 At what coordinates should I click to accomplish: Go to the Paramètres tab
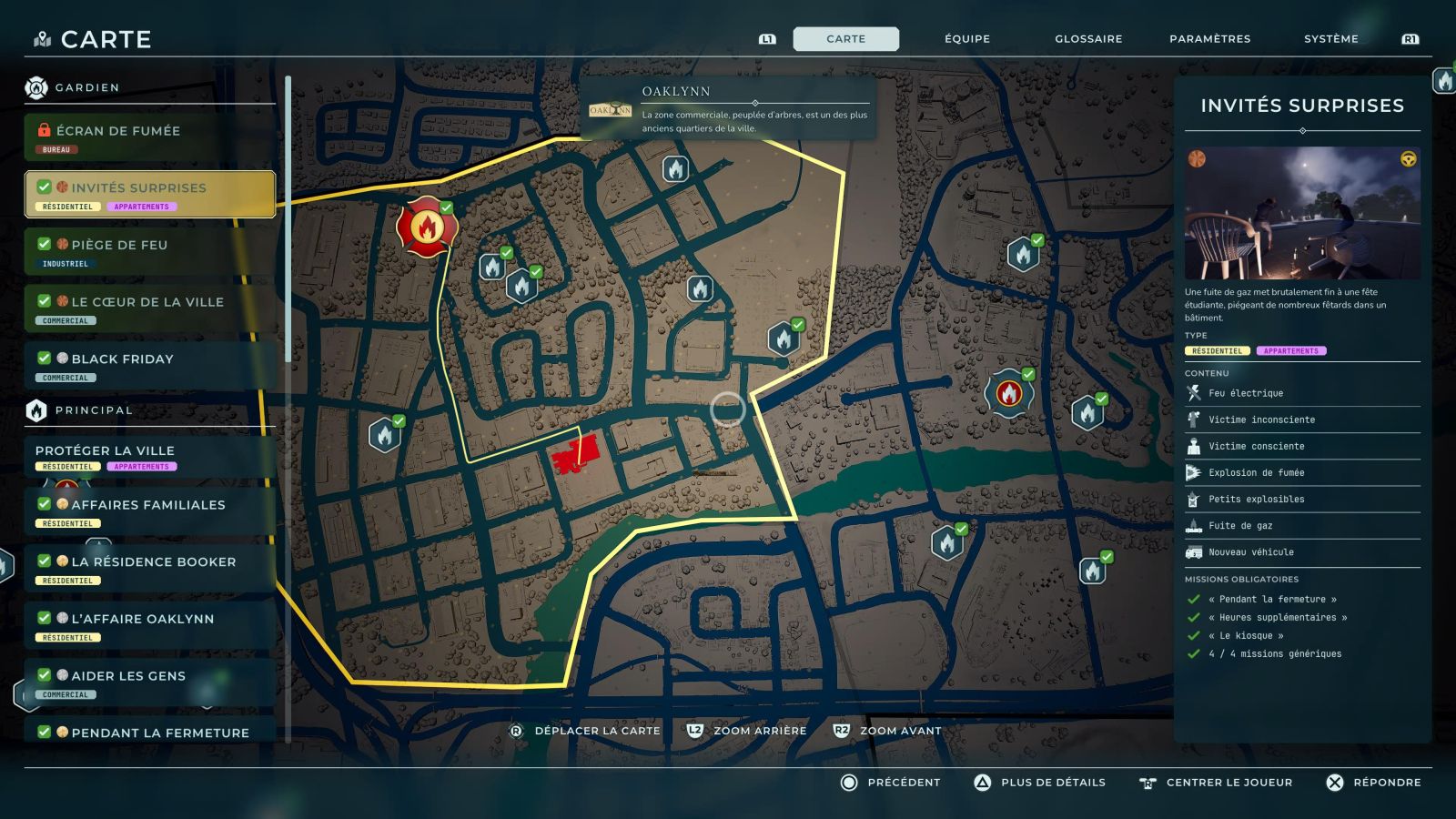pyautogui.click(x=1209, y=39)
